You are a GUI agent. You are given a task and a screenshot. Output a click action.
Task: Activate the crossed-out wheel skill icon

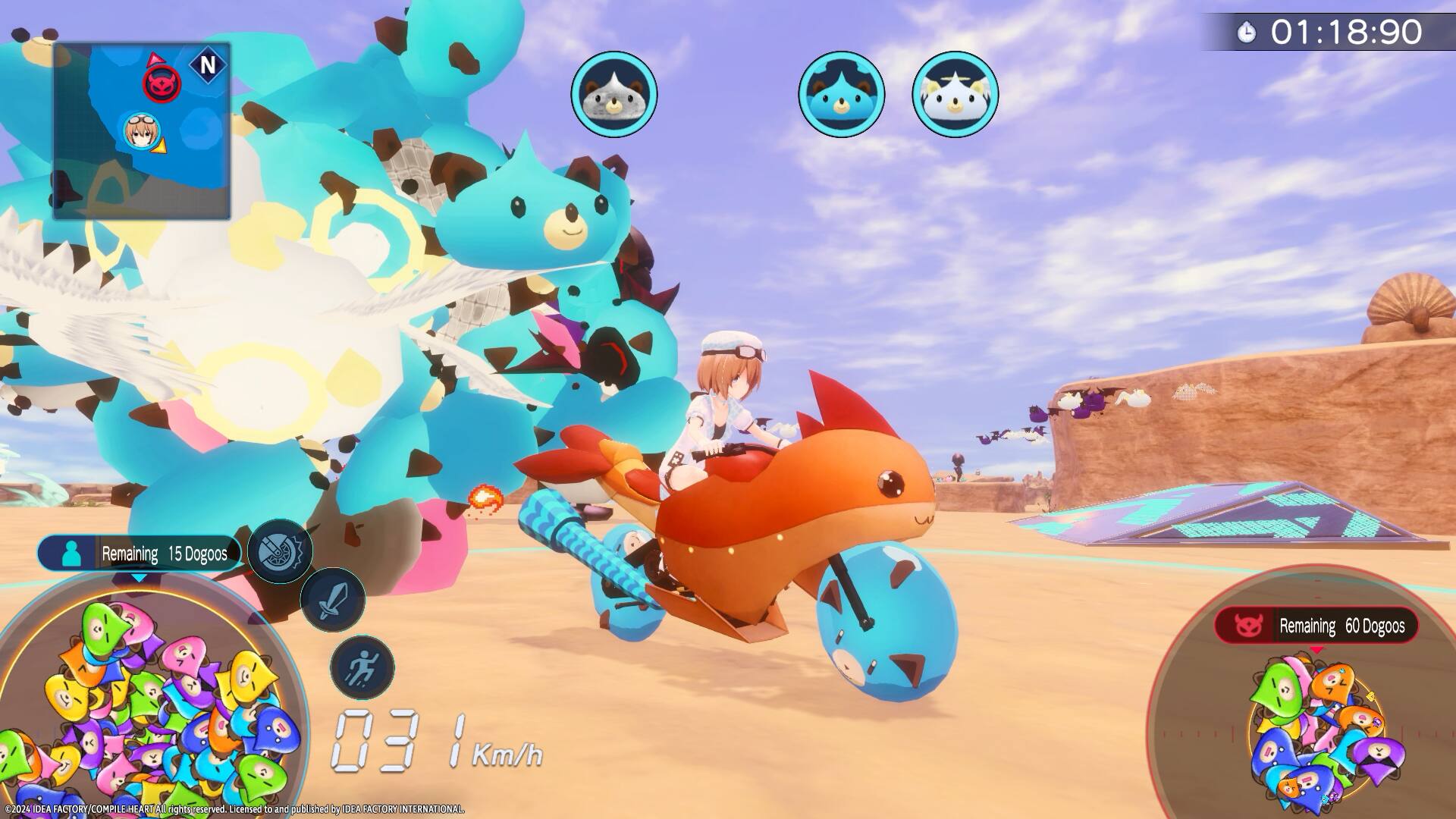click(280, 551)
